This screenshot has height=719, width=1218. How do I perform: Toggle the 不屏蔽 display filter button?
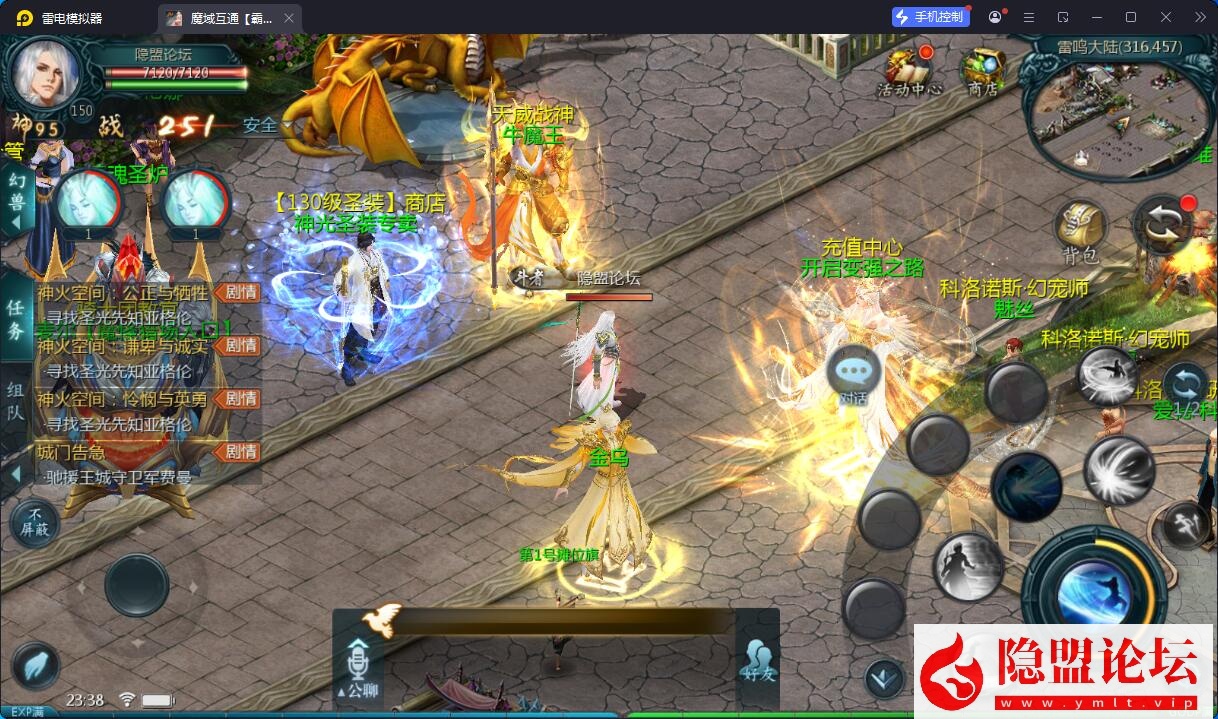34,522
